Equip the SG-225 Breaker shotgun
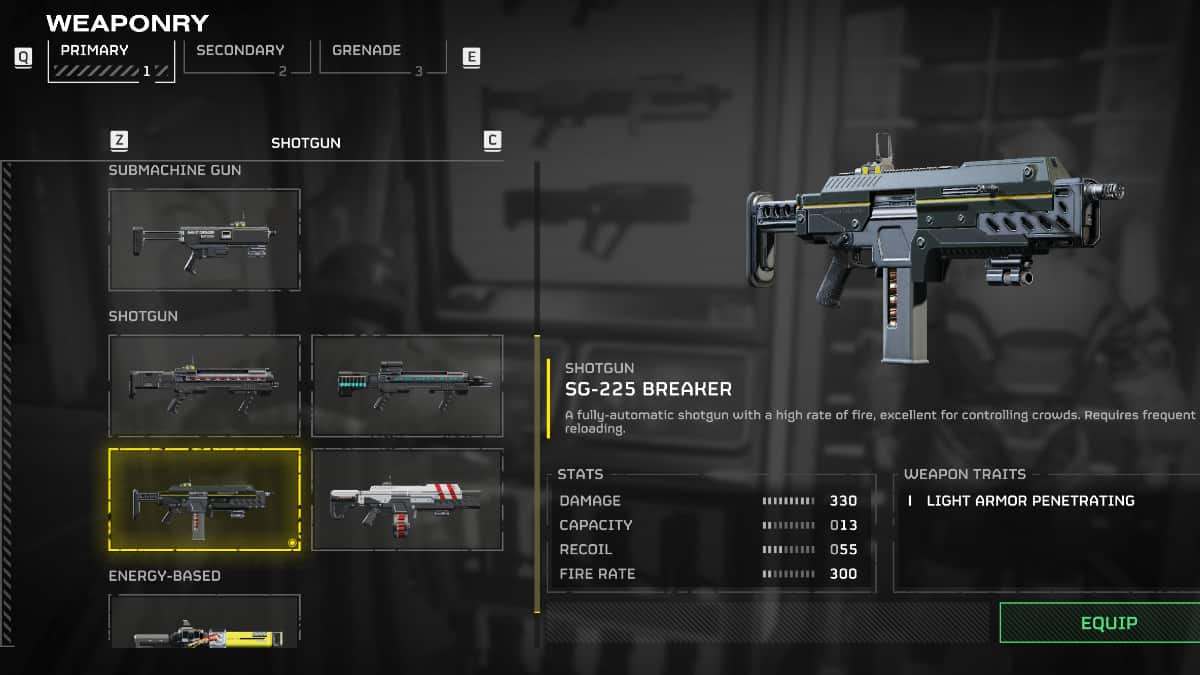The width and height of the screenshot is (1200, 675). tap(1108, 622)
